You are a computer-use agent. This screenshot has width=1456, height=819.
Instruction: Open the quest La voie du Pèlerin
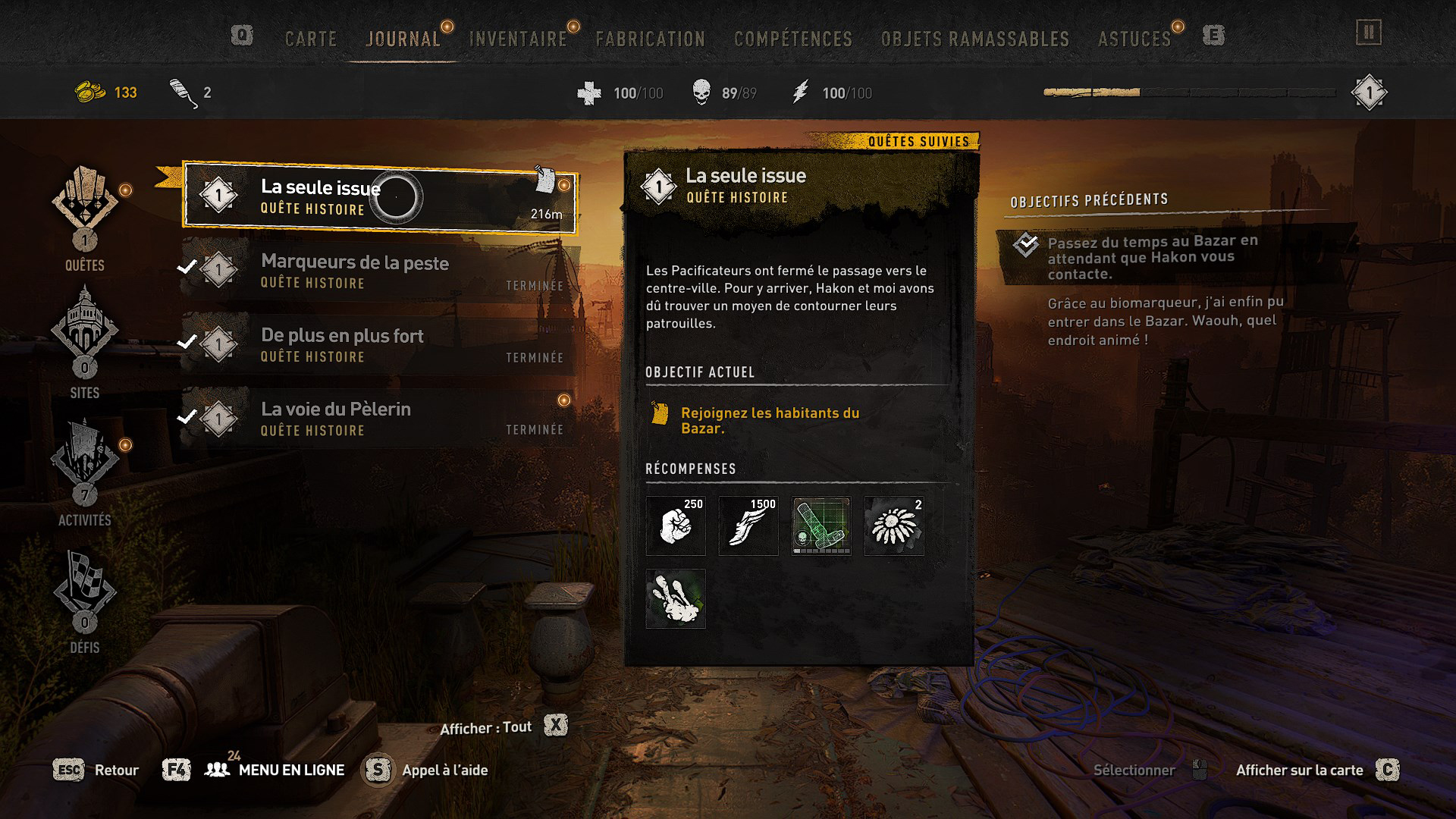[x=379, y=418]
